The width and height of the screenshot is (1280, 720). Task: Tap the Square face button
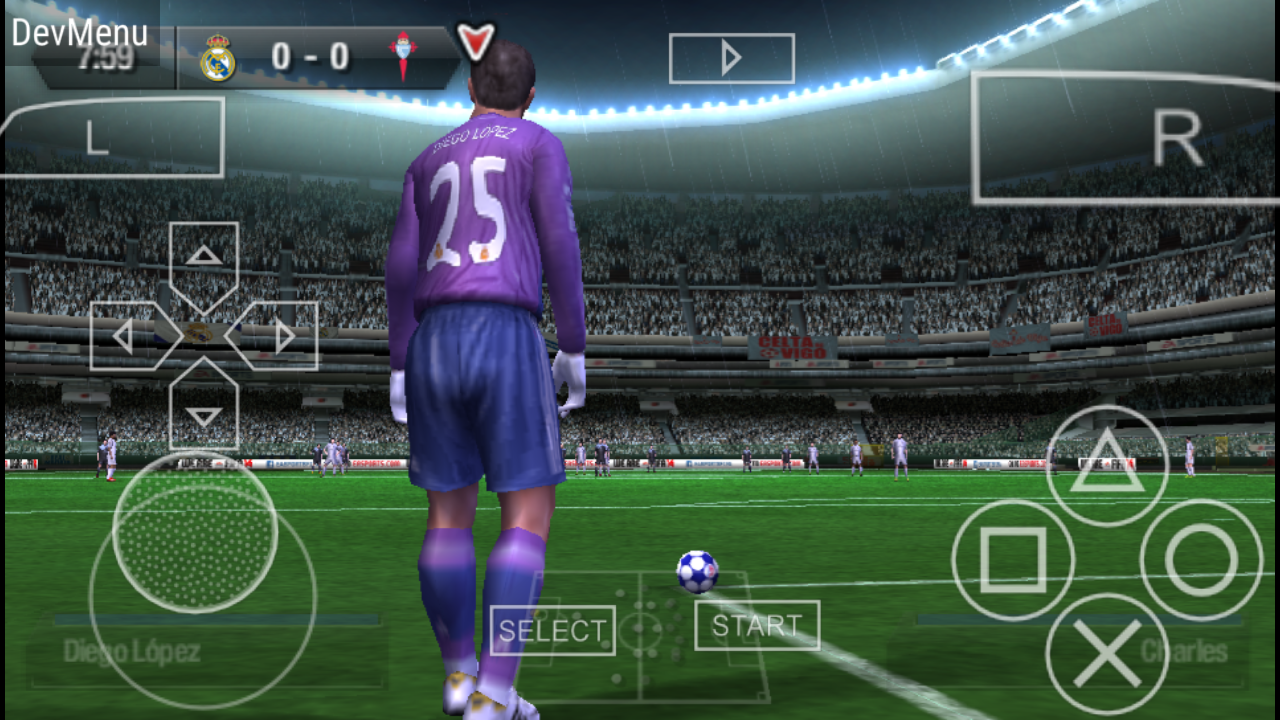1013,560
